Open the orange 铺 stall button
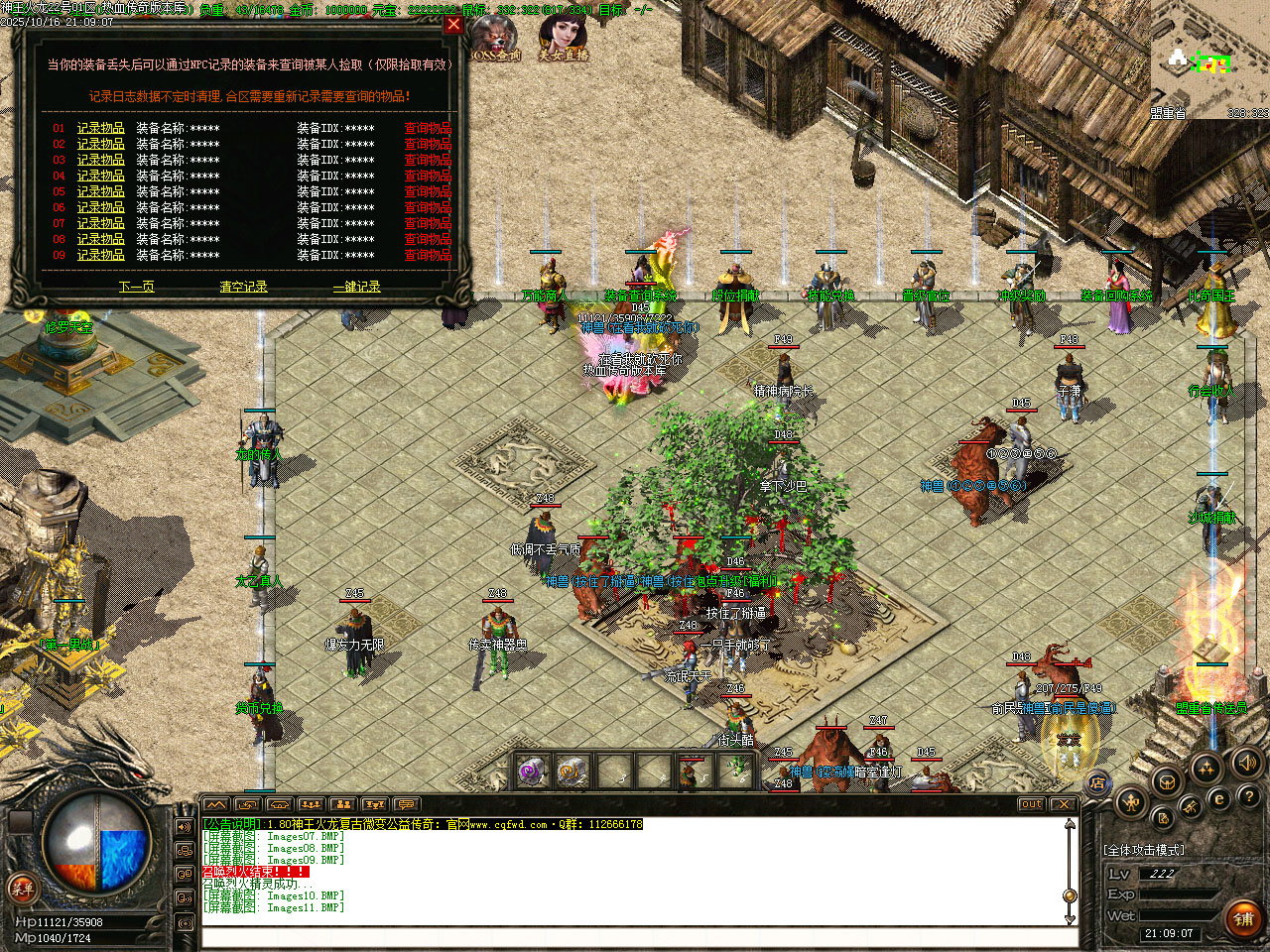Viewport: 1270px width, 952px height. pyautogui.click(x=1243, y=918)
